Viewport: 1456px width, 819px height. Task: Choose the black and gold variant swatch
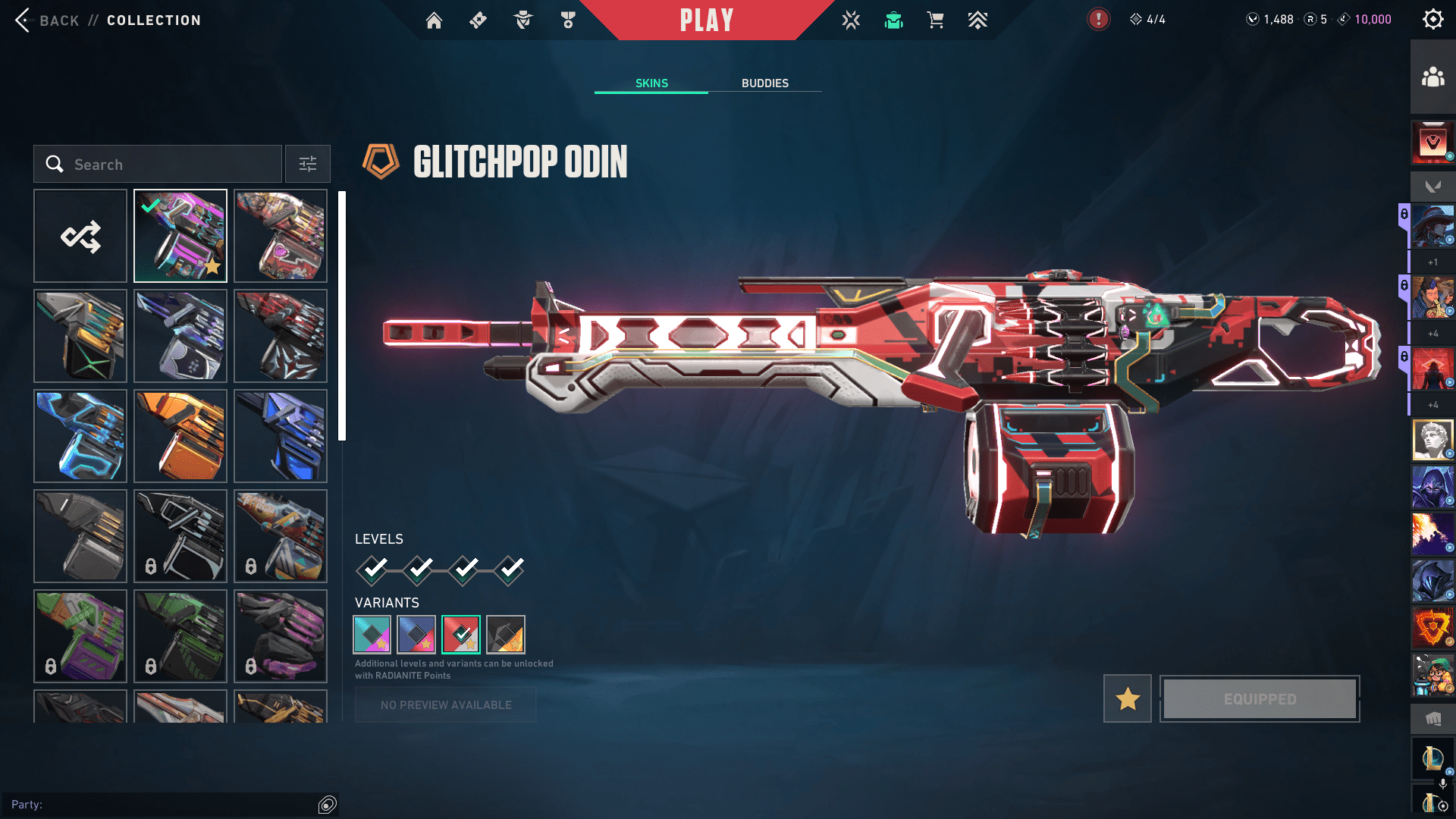[506, 635]
